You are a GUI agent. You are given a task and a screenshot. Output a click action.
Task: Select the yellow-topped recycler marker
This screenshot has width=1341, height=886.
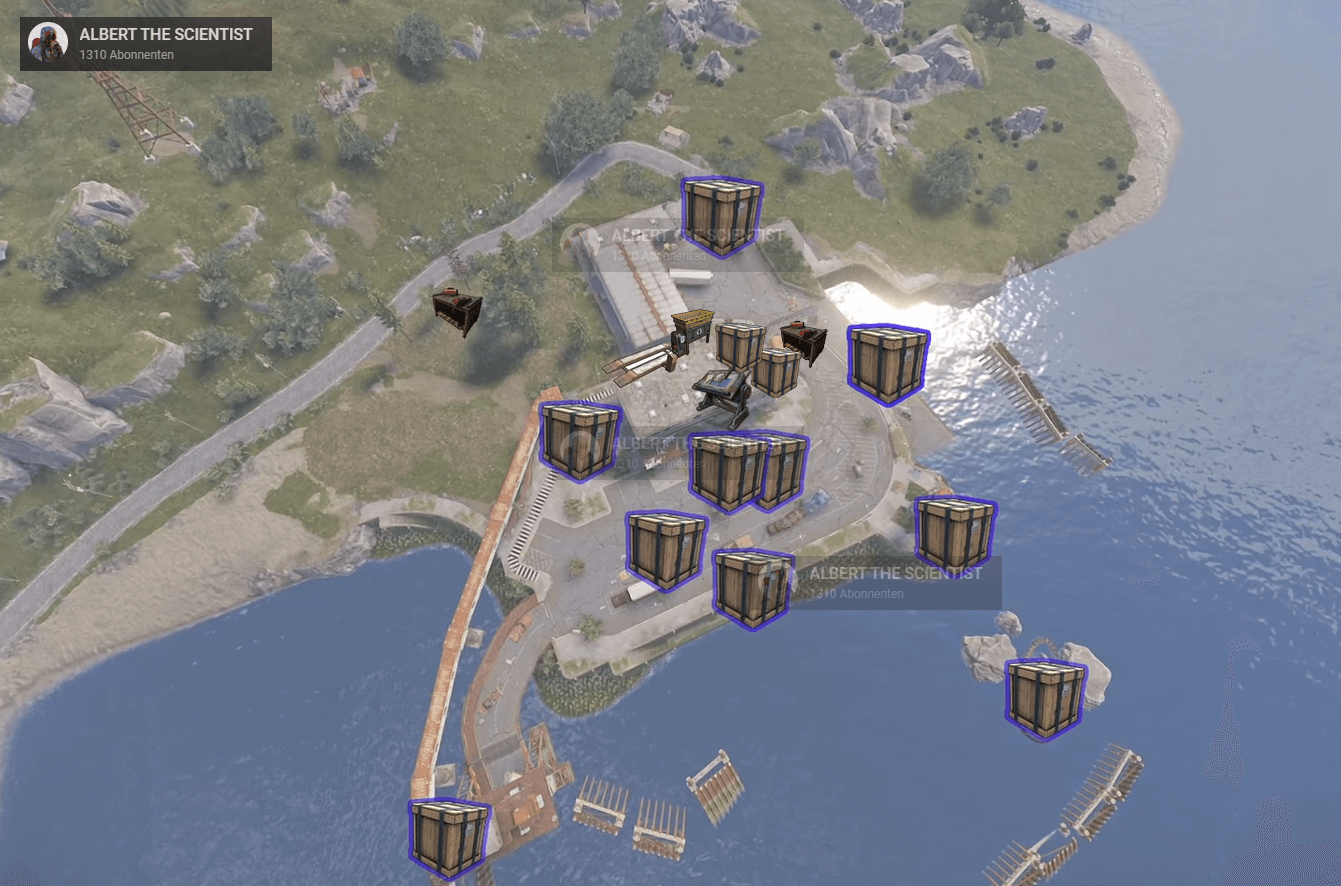pos(691,331)
